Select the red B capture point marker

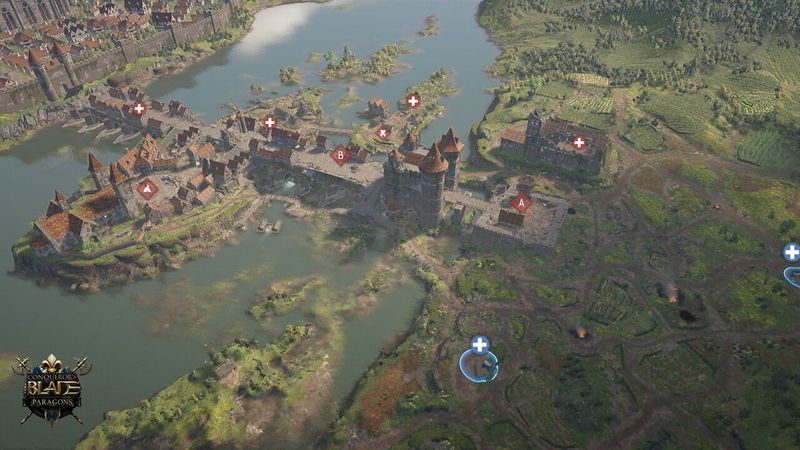click(340, 155)
